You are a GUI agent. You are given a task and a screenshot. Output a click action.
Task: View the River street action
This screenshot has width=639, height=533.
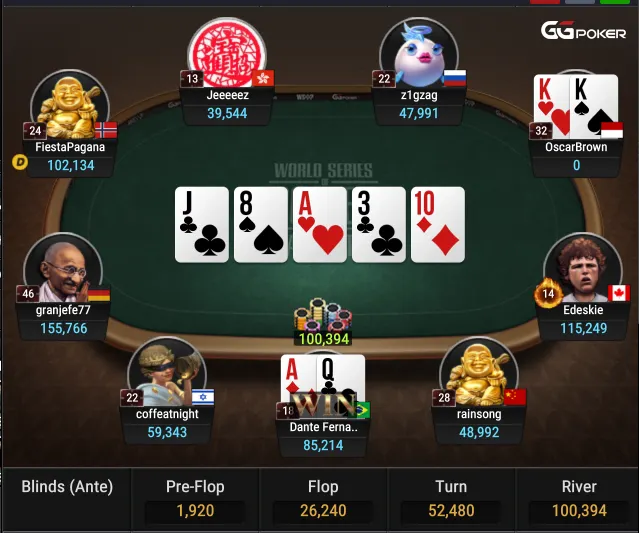(x=579, y=499)
